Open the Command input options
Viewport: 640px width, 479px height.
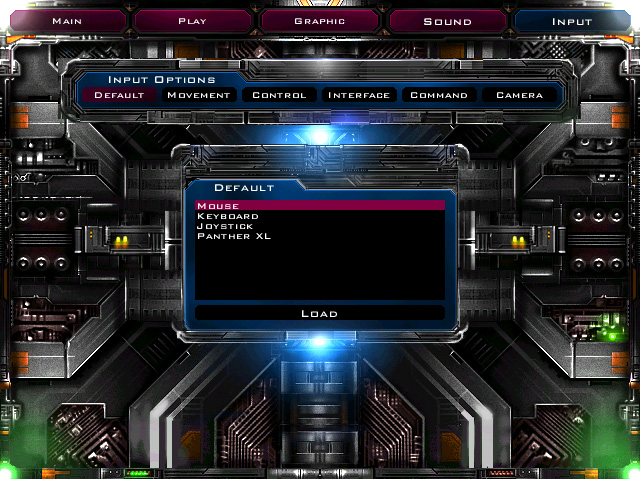tap(439, 96)
